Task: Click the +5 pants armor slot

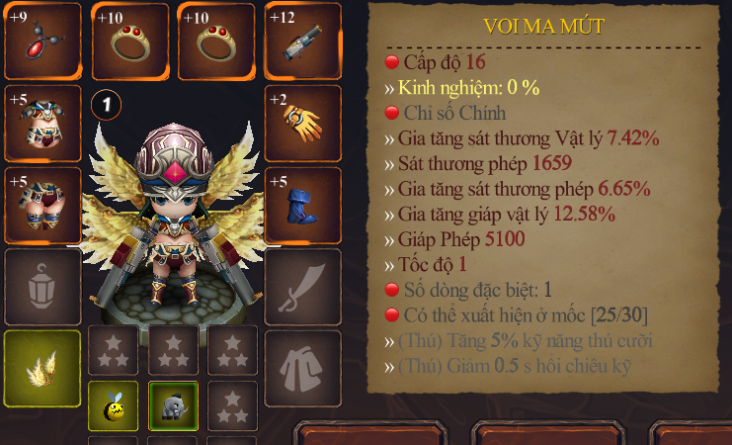Action: [42, 204]
